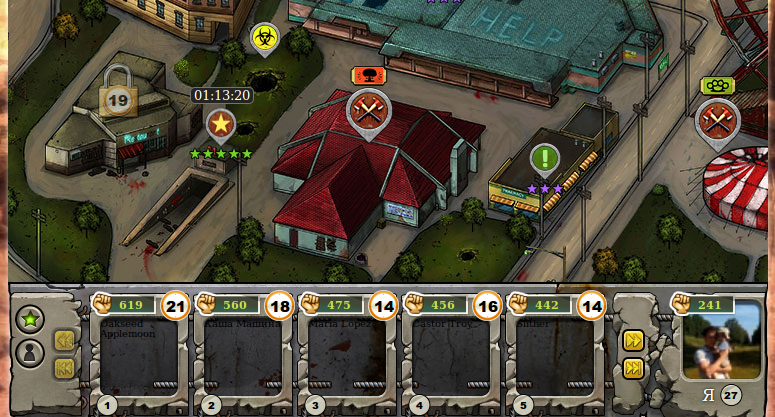Jump to the start of the player list
The image size is (775, 417).
64,368
